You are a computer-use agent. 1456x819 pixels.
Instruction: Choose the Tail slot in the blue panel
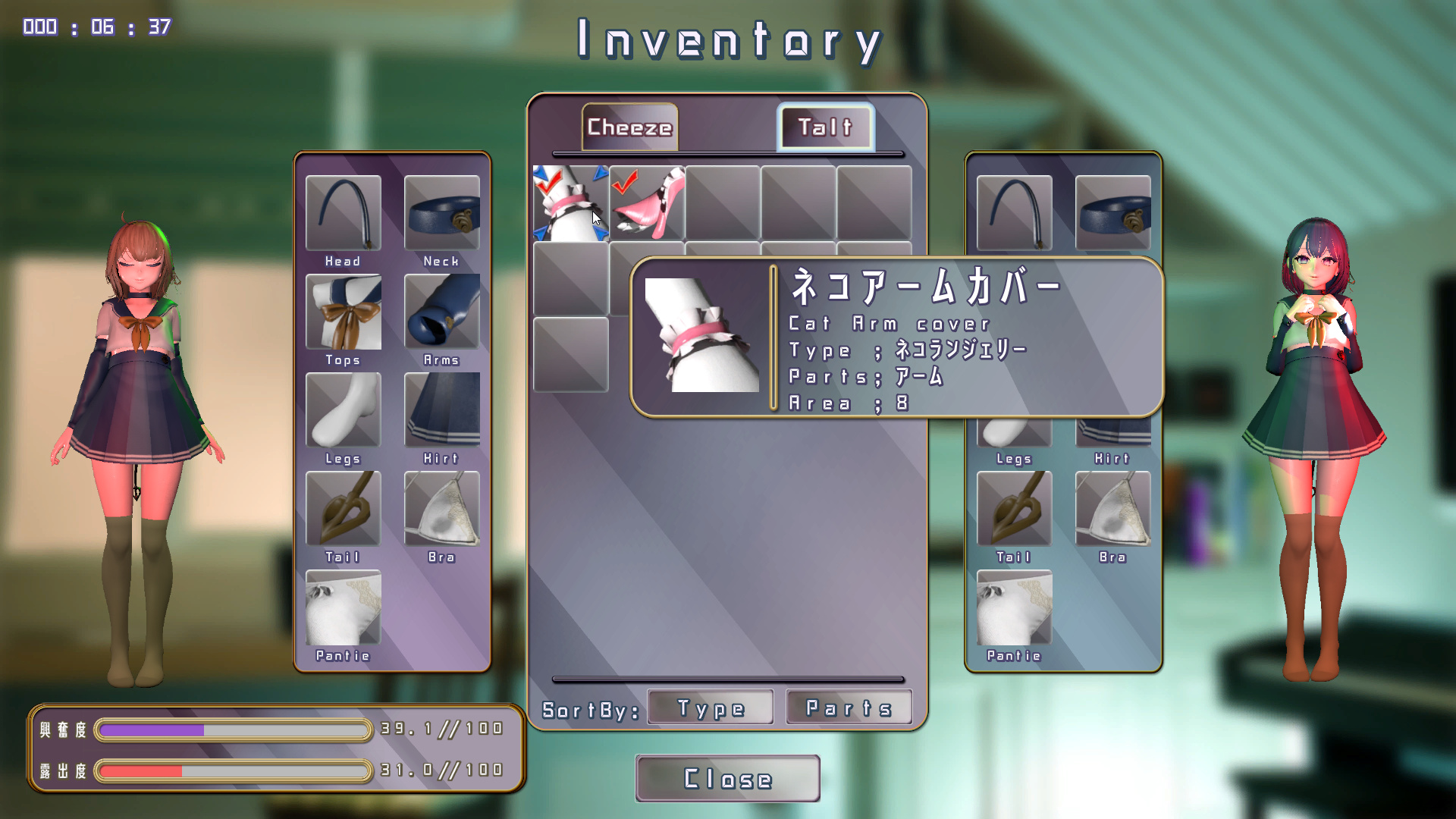tap(1014, 509)
